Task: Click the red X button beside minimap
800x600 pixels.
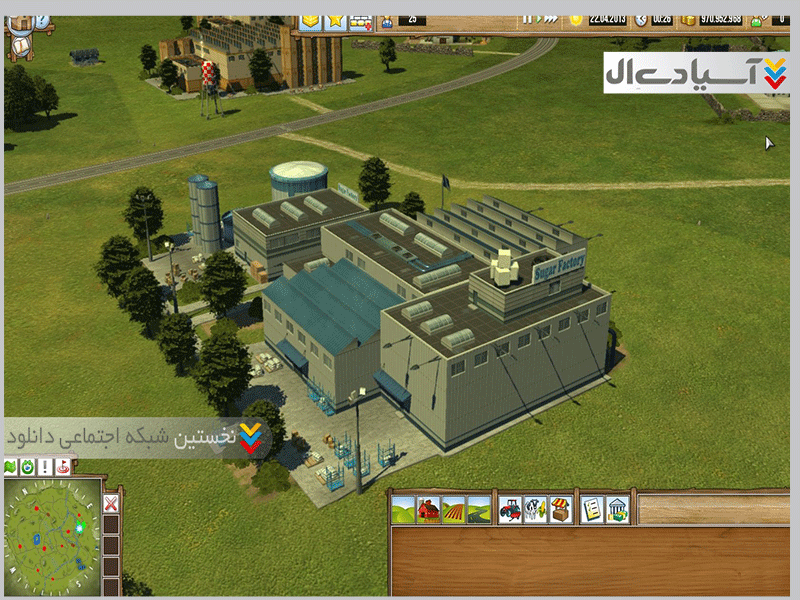Action: (111, 502)
